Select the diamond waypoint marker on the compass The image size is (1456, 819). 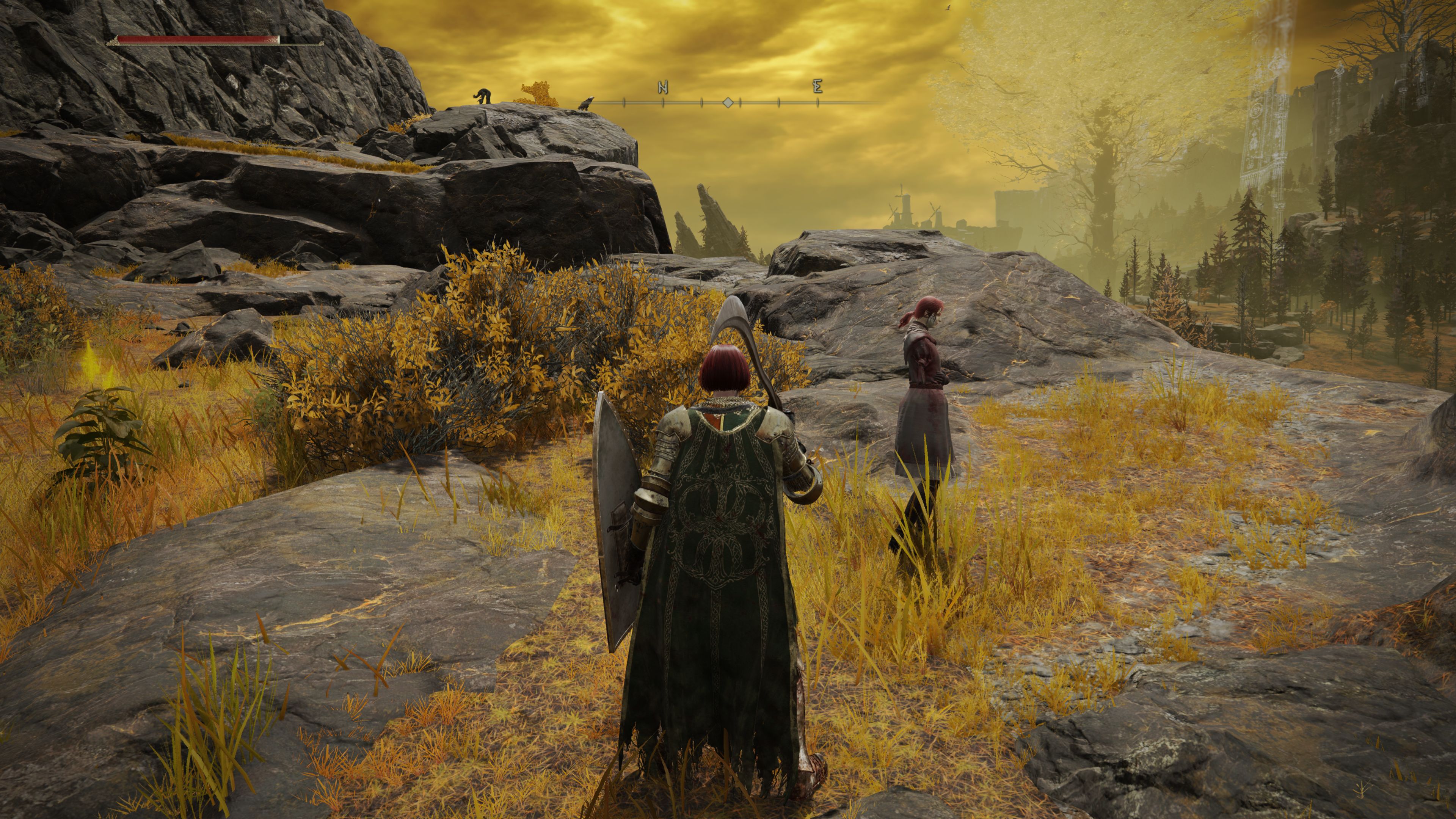tap(728, 104)
